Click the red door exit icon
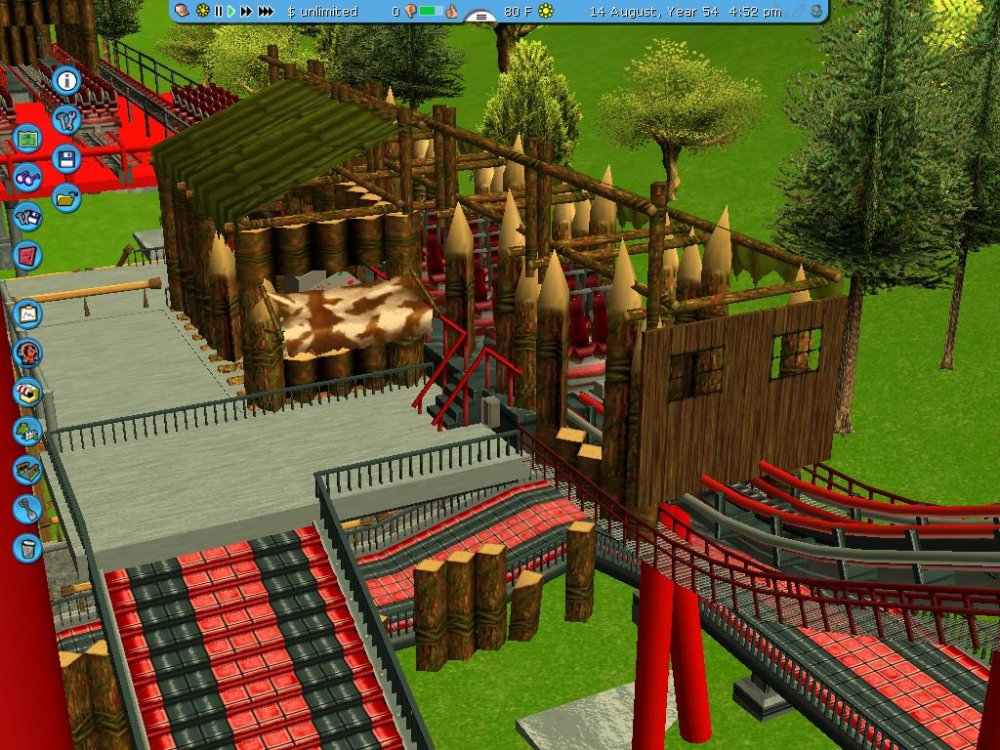Image resolution: width=1000 pixels, height=750 pixels. [27, 255]
